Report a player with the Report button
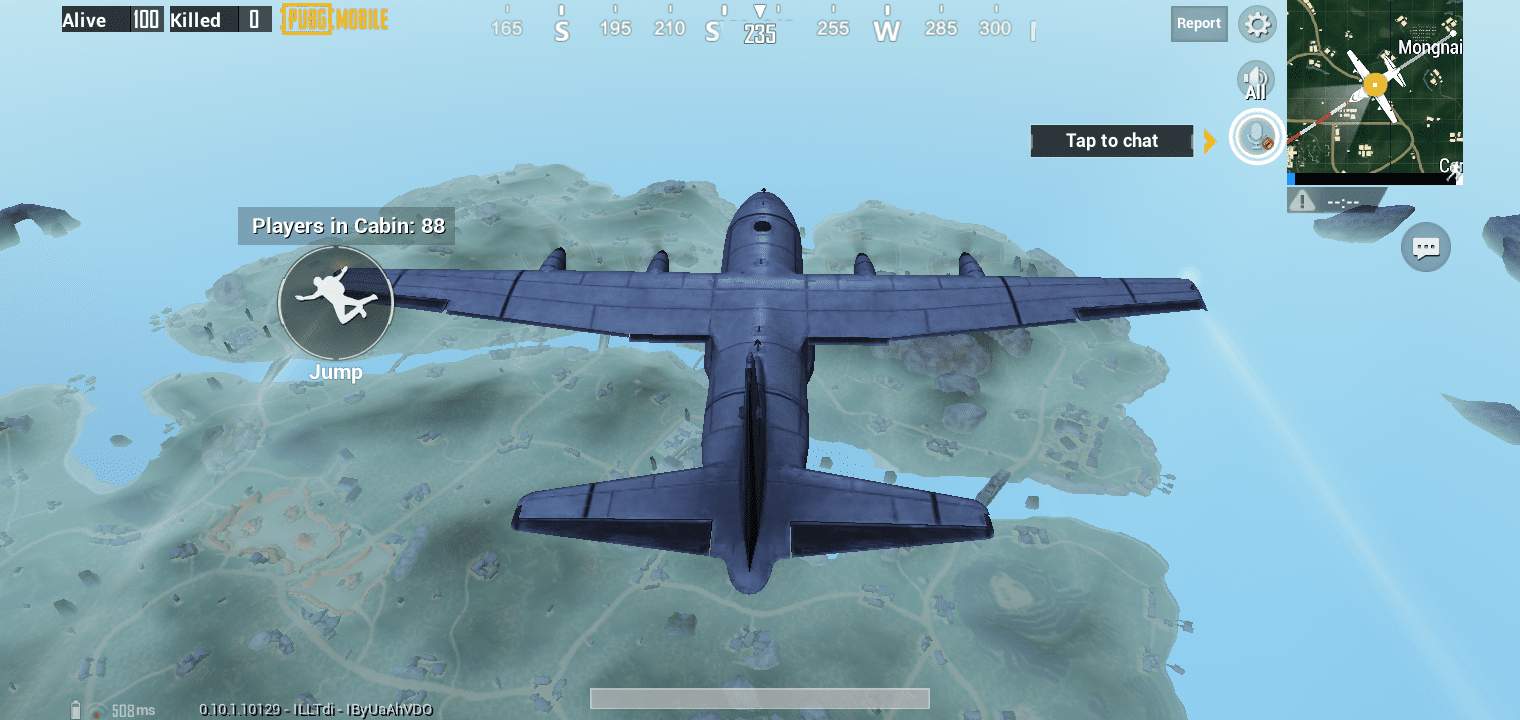This screenshot has width=1520, height=720. tap(1198, 23)
